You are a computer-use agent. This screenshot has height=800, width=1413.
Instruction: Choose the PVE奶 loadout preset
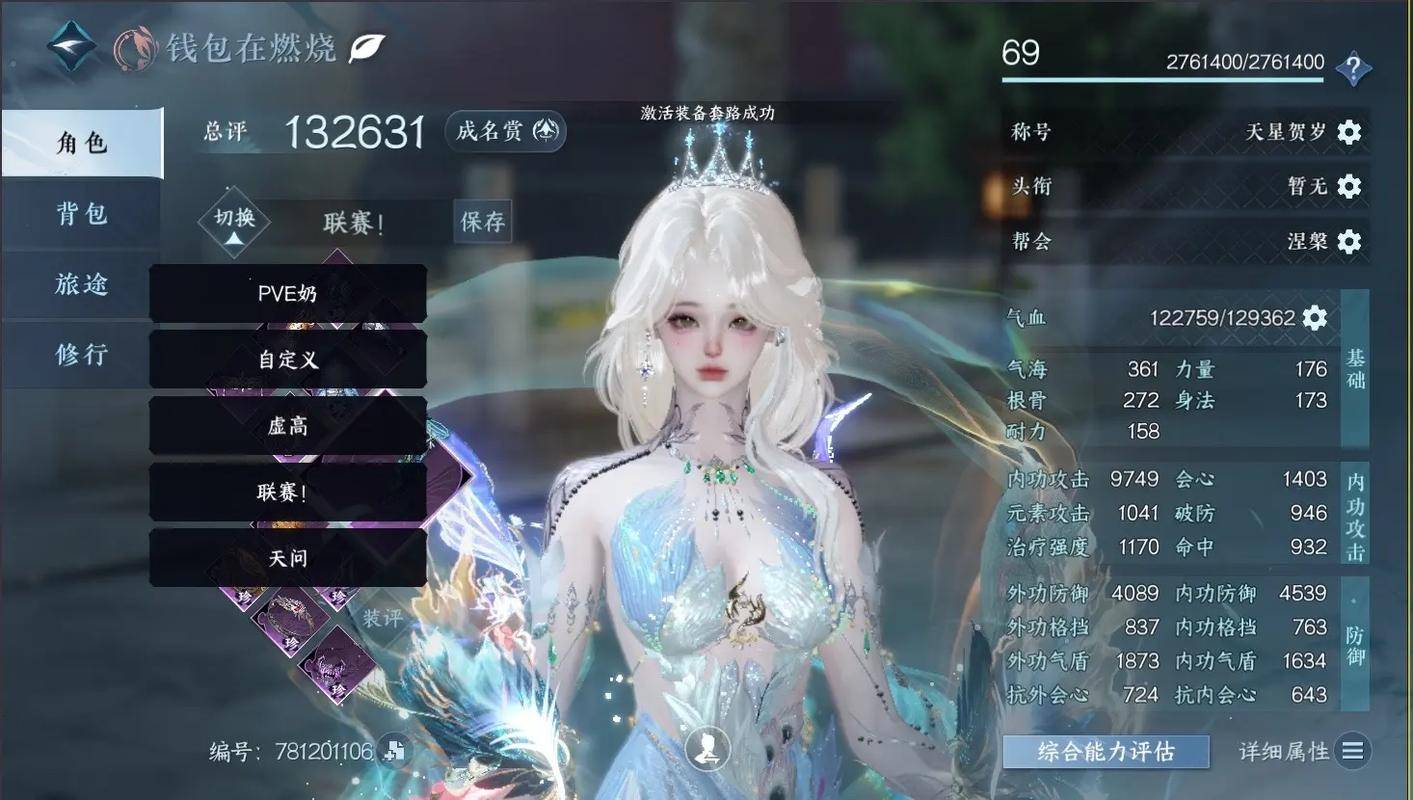[288, 294]
